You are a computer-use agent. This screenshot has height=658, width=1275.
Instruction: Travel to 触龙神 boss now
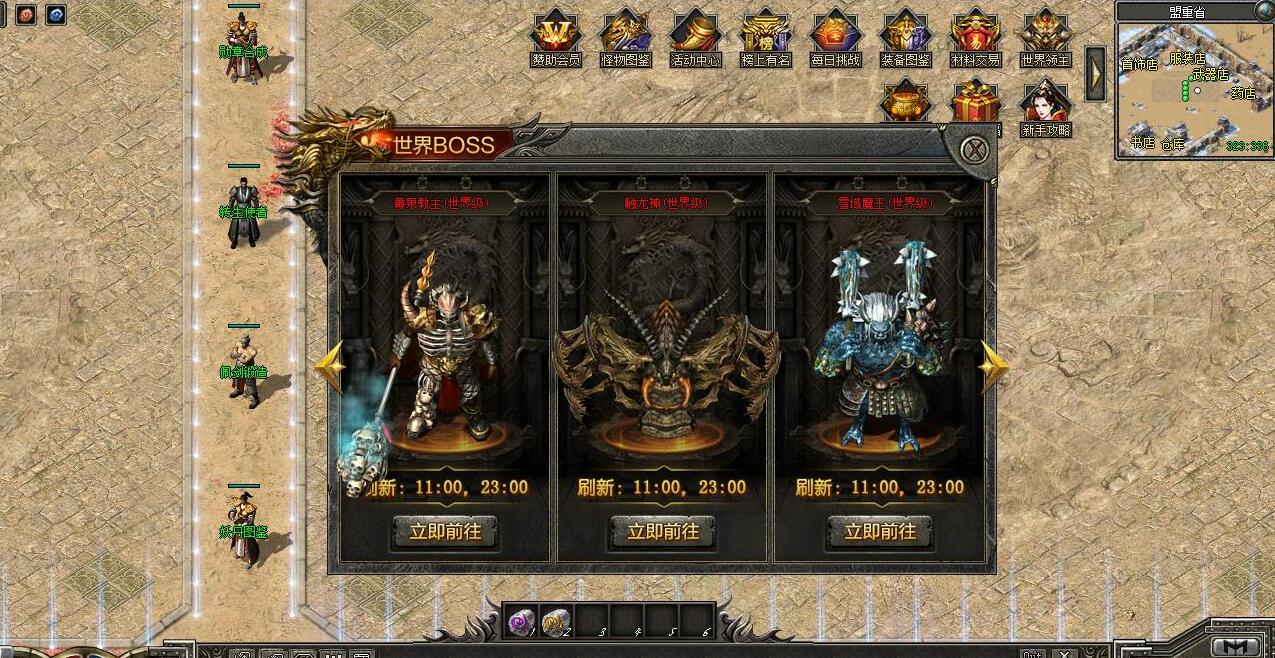(662, 531)
